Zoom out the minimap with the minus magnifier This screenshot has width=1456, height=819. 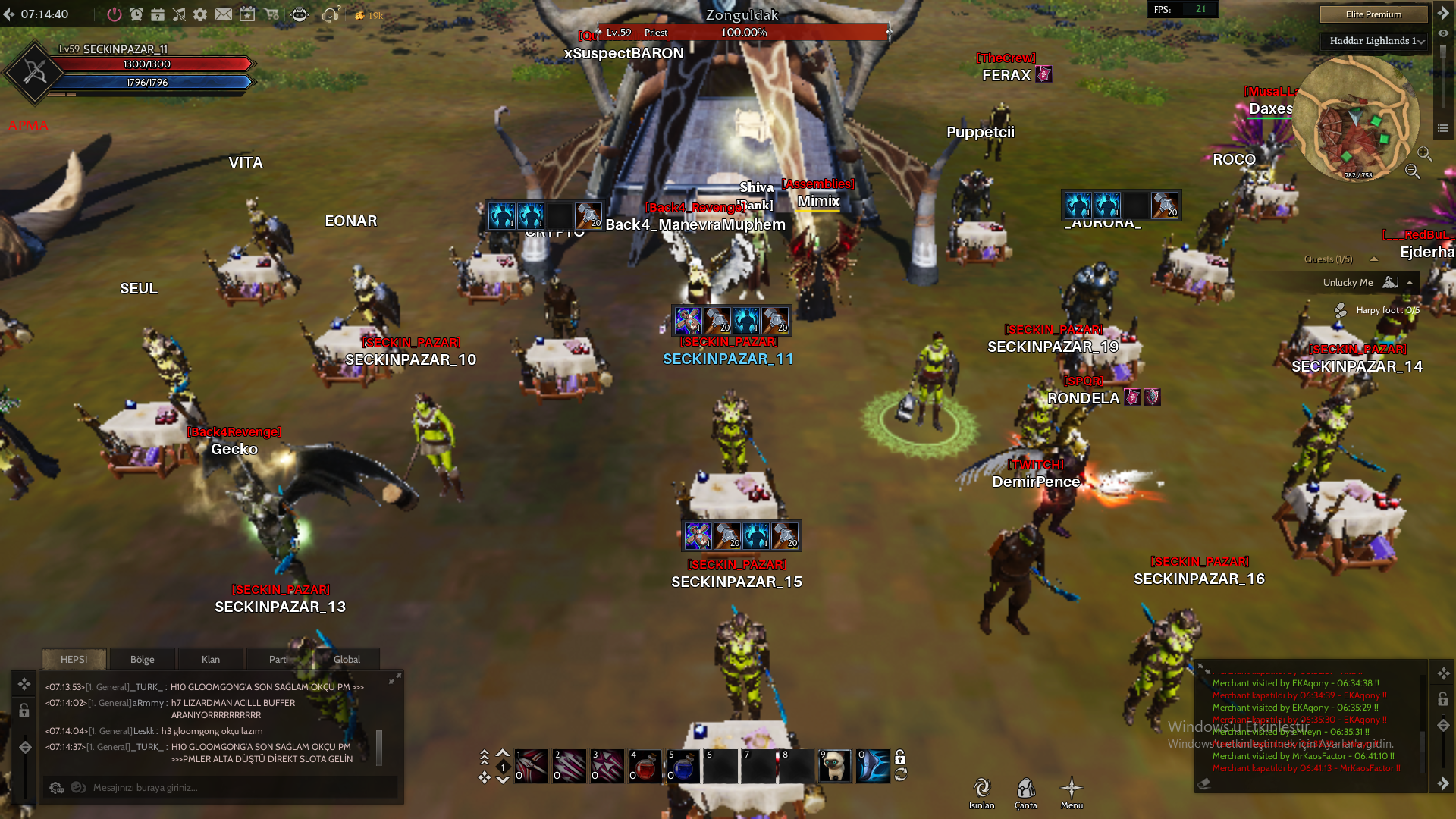coord(1412,171)
